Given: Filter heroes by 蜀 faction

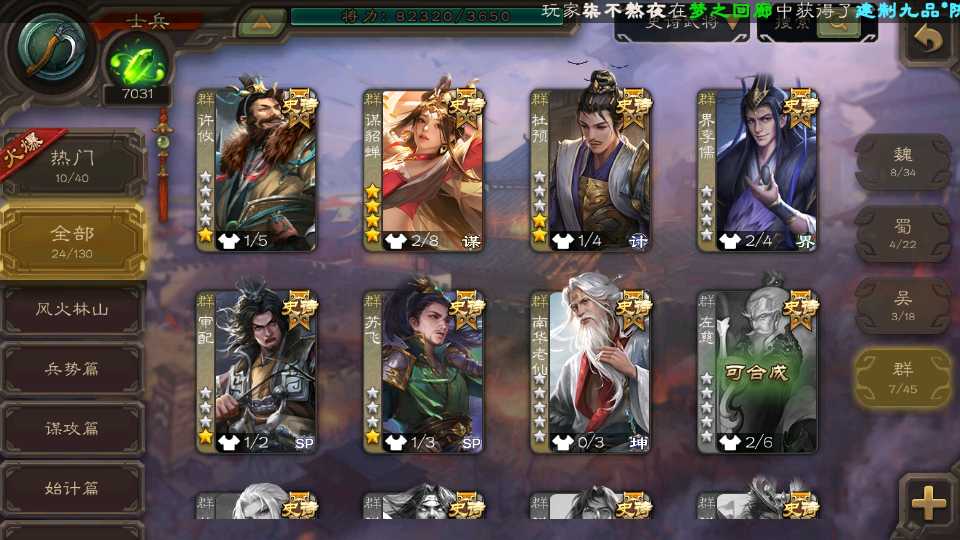Looking at the screenshot, I should [903, 233].
